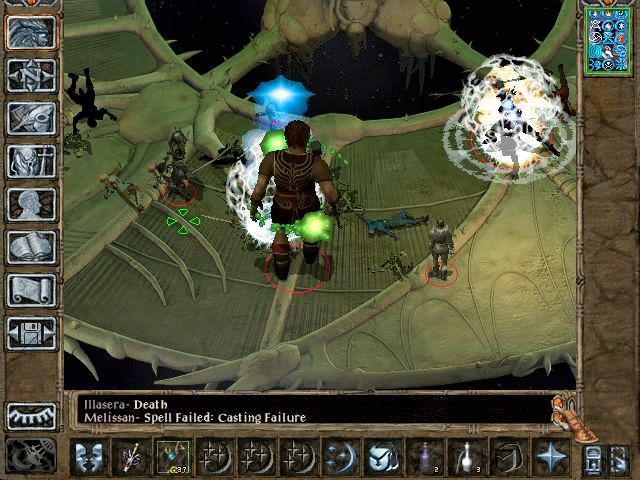The image size is (640, 480).
Task: Open game options with floppy disk button
Action: point(31,332)
